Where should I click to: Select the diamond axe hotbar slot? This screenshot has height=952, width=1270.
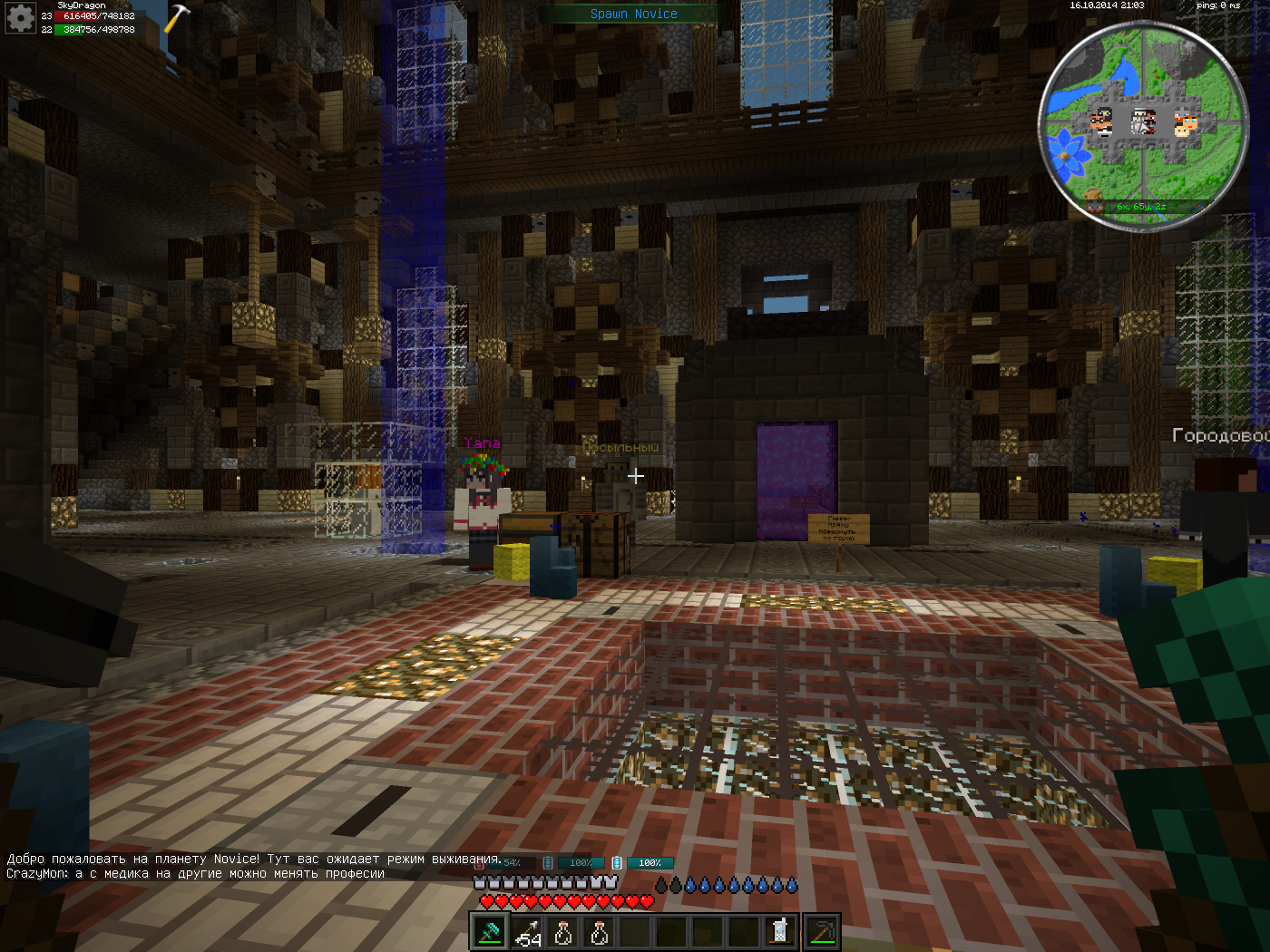point(490,932)
